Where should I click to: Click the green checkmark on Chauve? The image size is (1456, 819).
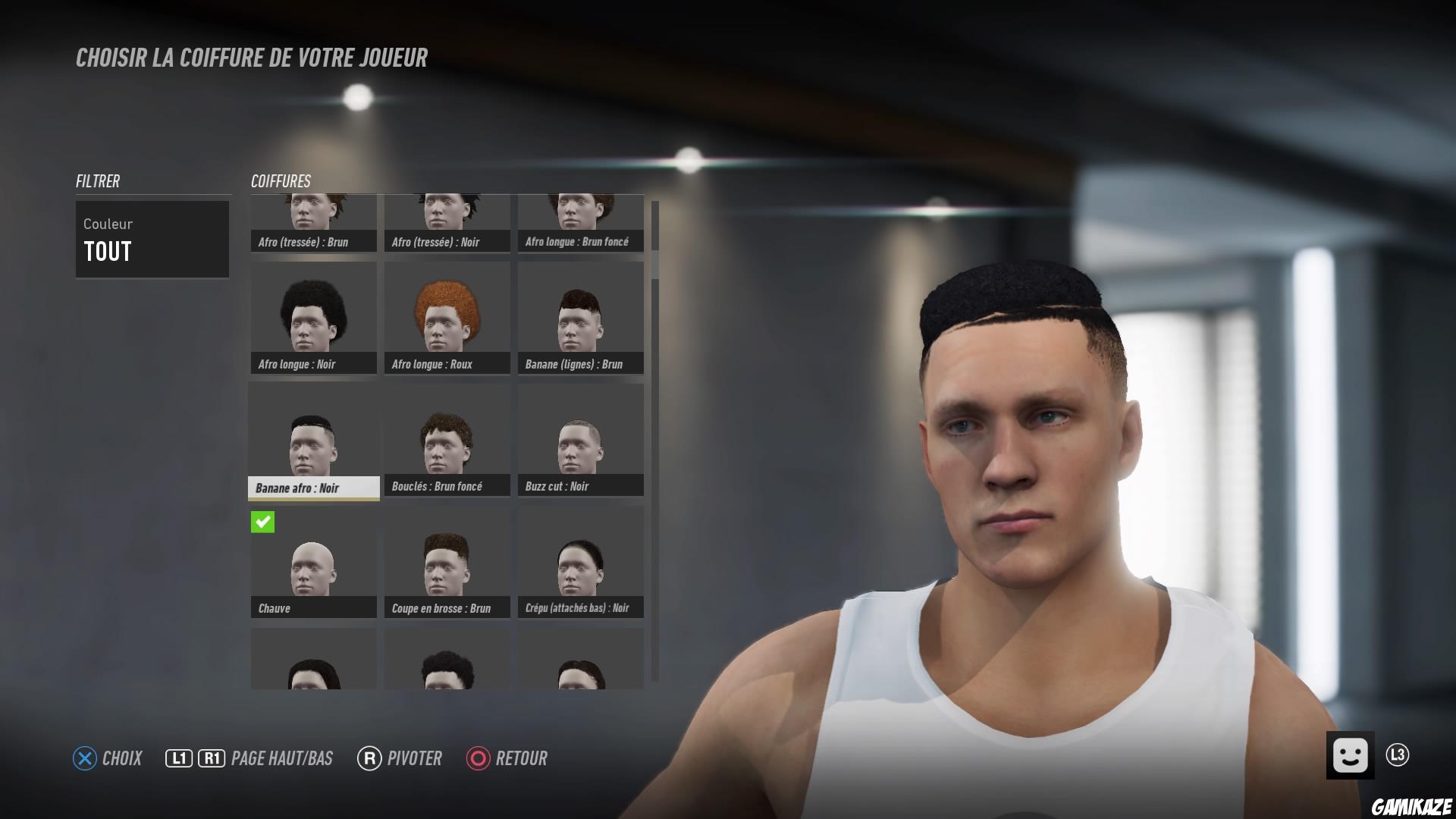[x=262, y=522]
